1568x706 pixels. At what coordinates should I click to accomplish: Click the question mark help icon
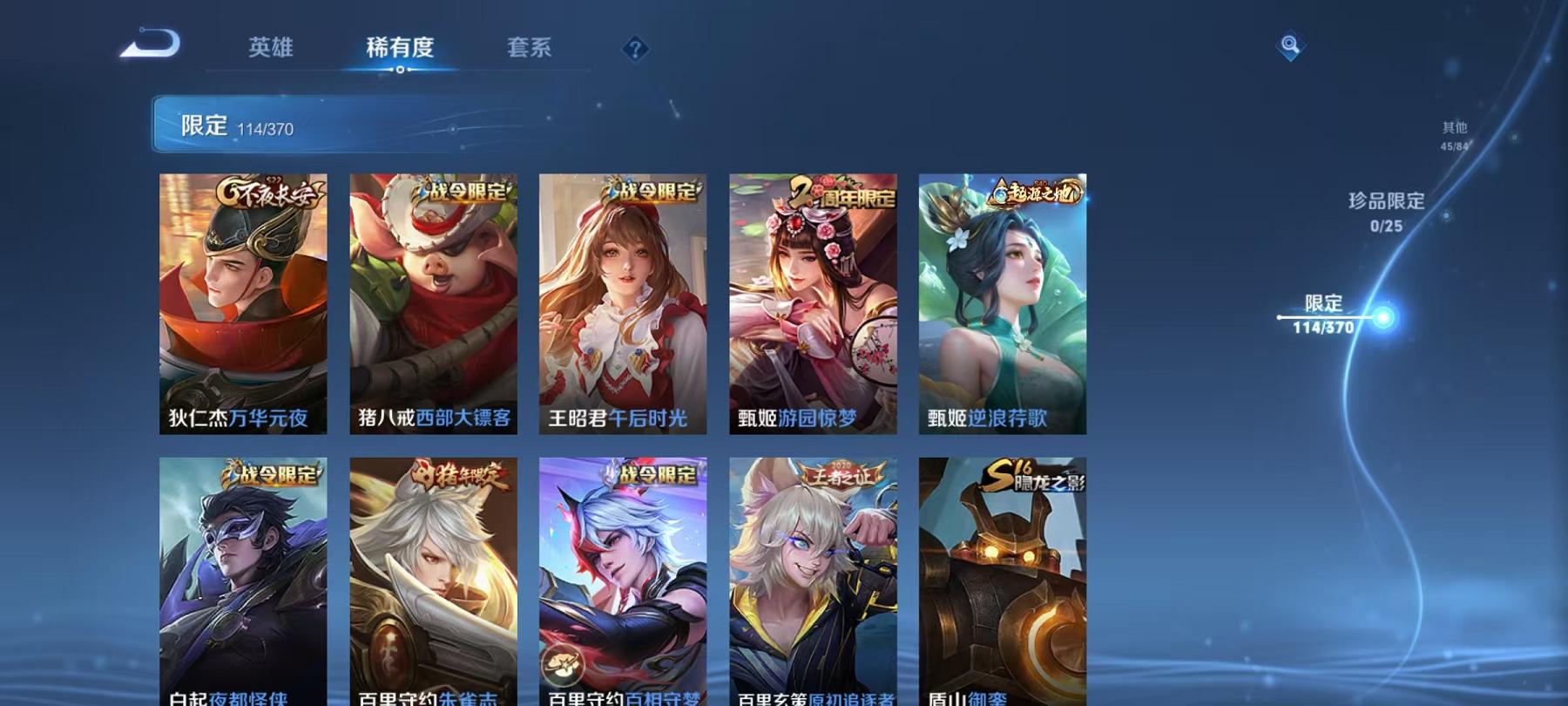point(634,50)
